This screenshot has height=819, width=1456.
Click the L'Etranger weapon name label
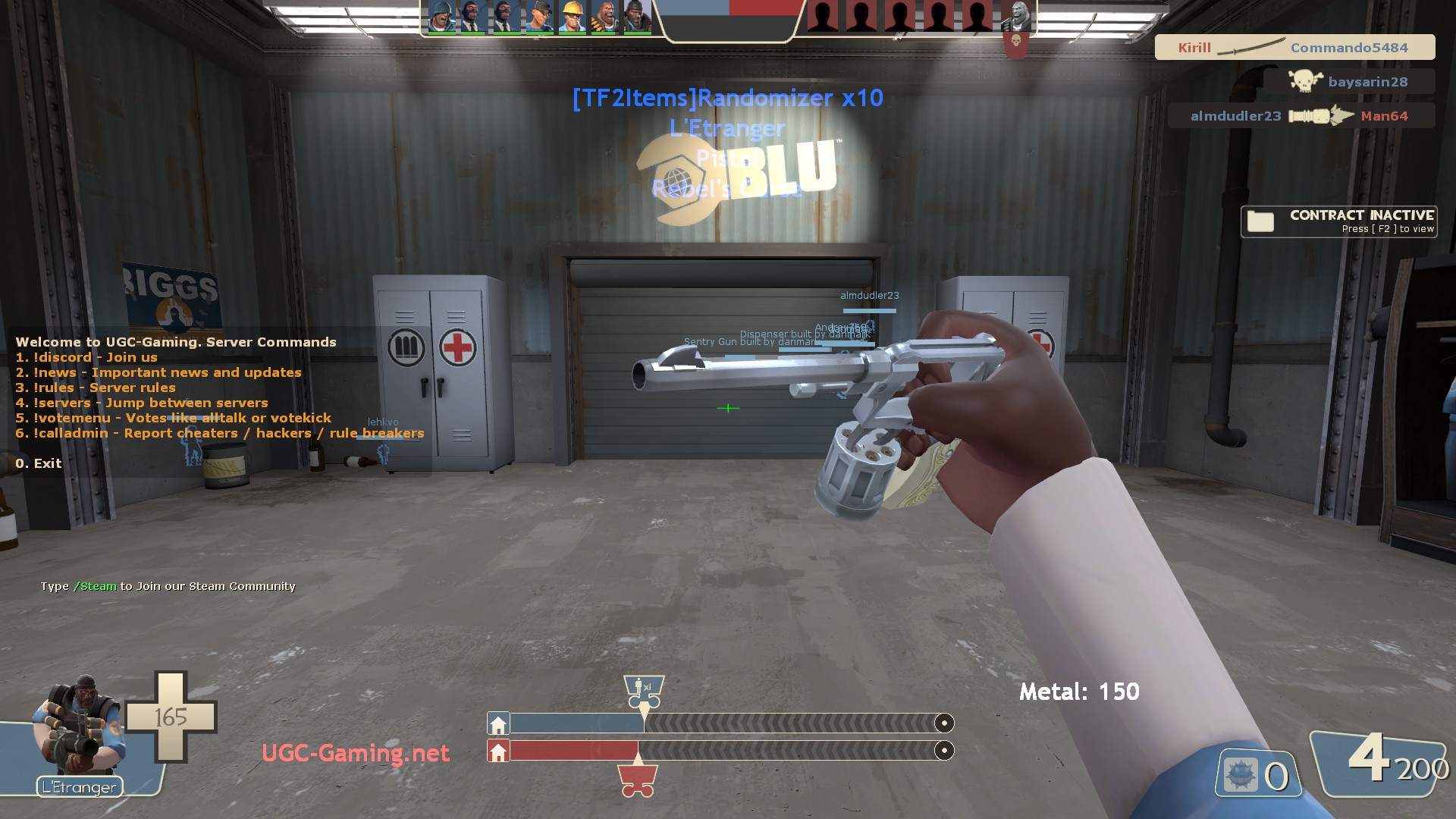pos(80,787)
